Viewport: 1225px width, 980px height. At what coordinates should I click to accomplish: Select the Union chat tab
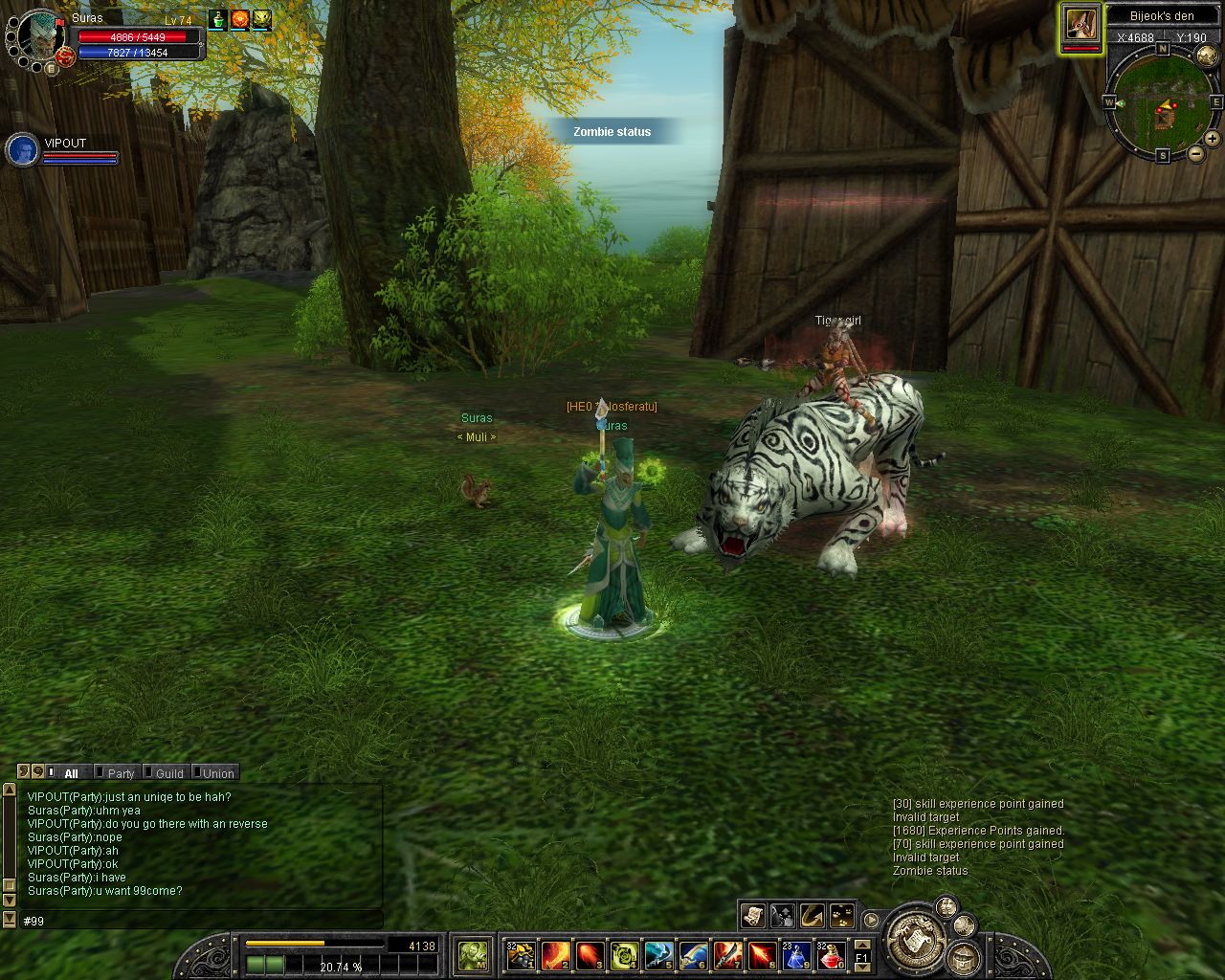pyautogui.click(x=217, y=773)
